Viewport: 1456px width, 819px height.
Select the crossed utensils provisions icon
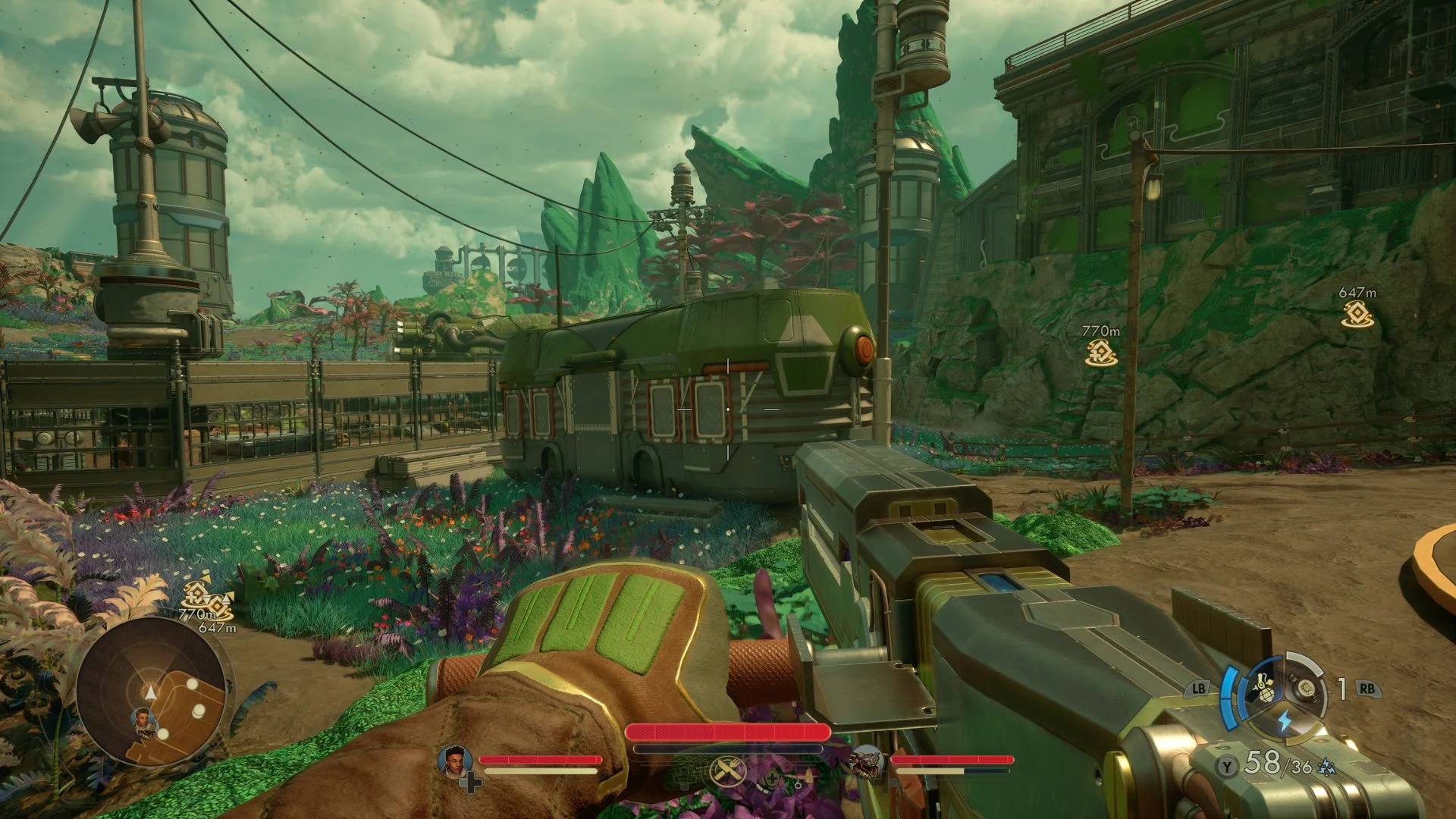(x=726, y=771)
